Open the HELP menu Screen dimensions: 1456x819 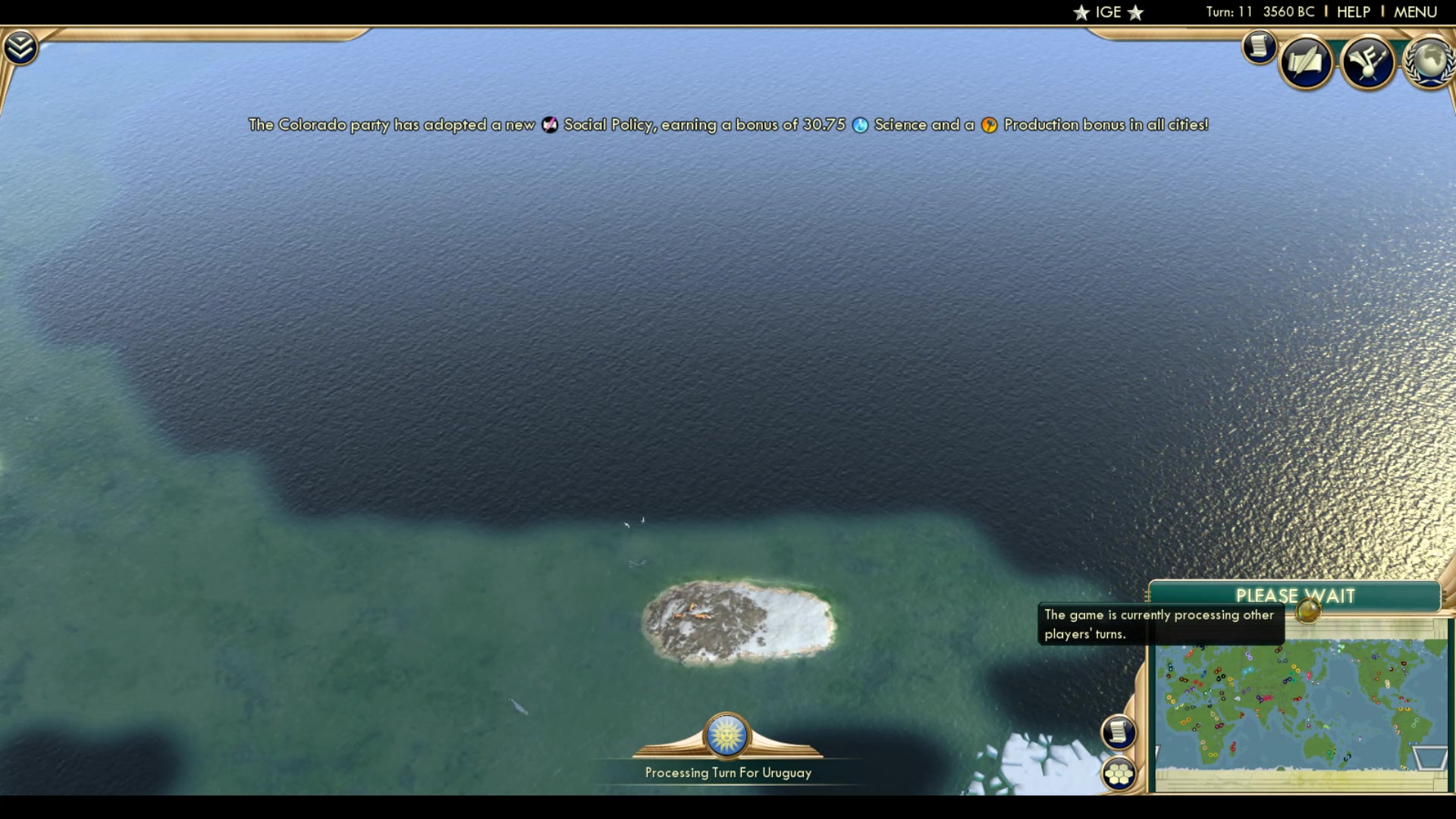[1355, 11]
